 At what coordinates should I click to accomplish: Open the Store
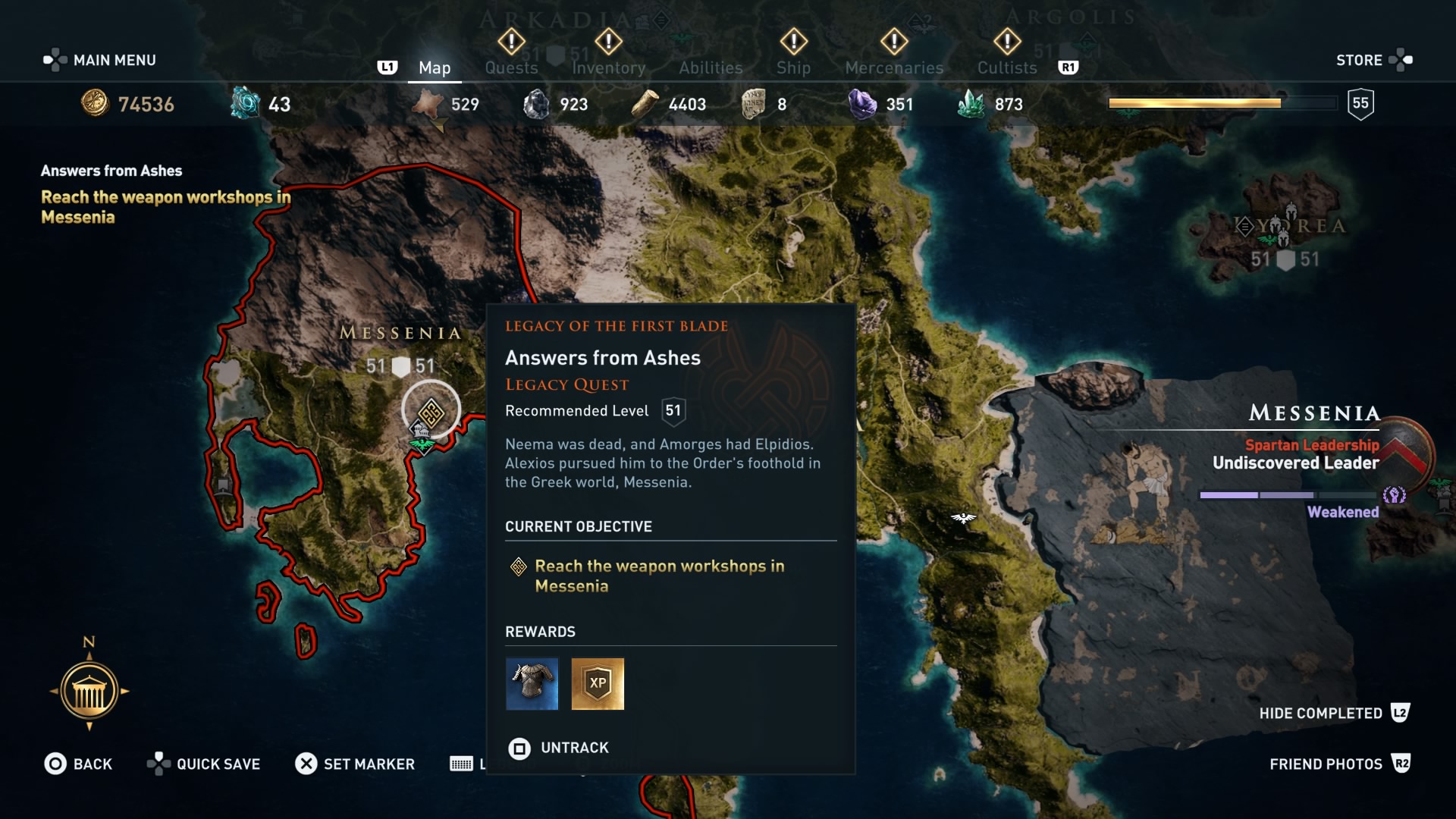(x=1373, y=60)
